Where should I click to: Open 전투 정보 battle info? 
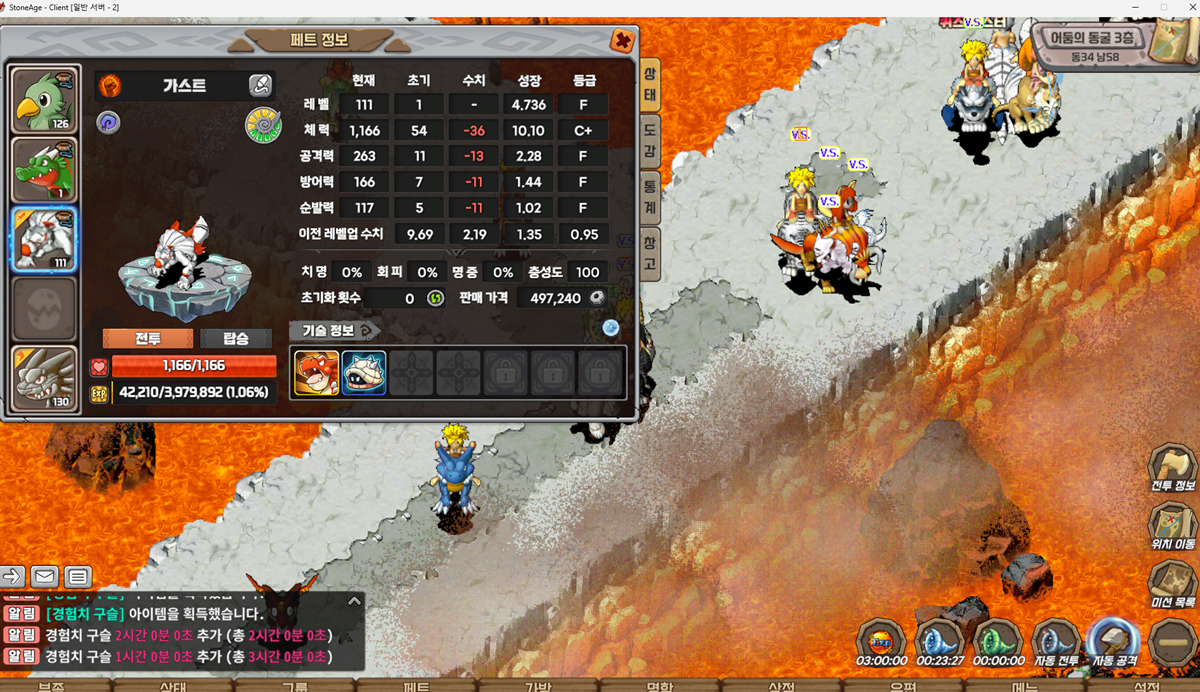(x=1172, y=467)
